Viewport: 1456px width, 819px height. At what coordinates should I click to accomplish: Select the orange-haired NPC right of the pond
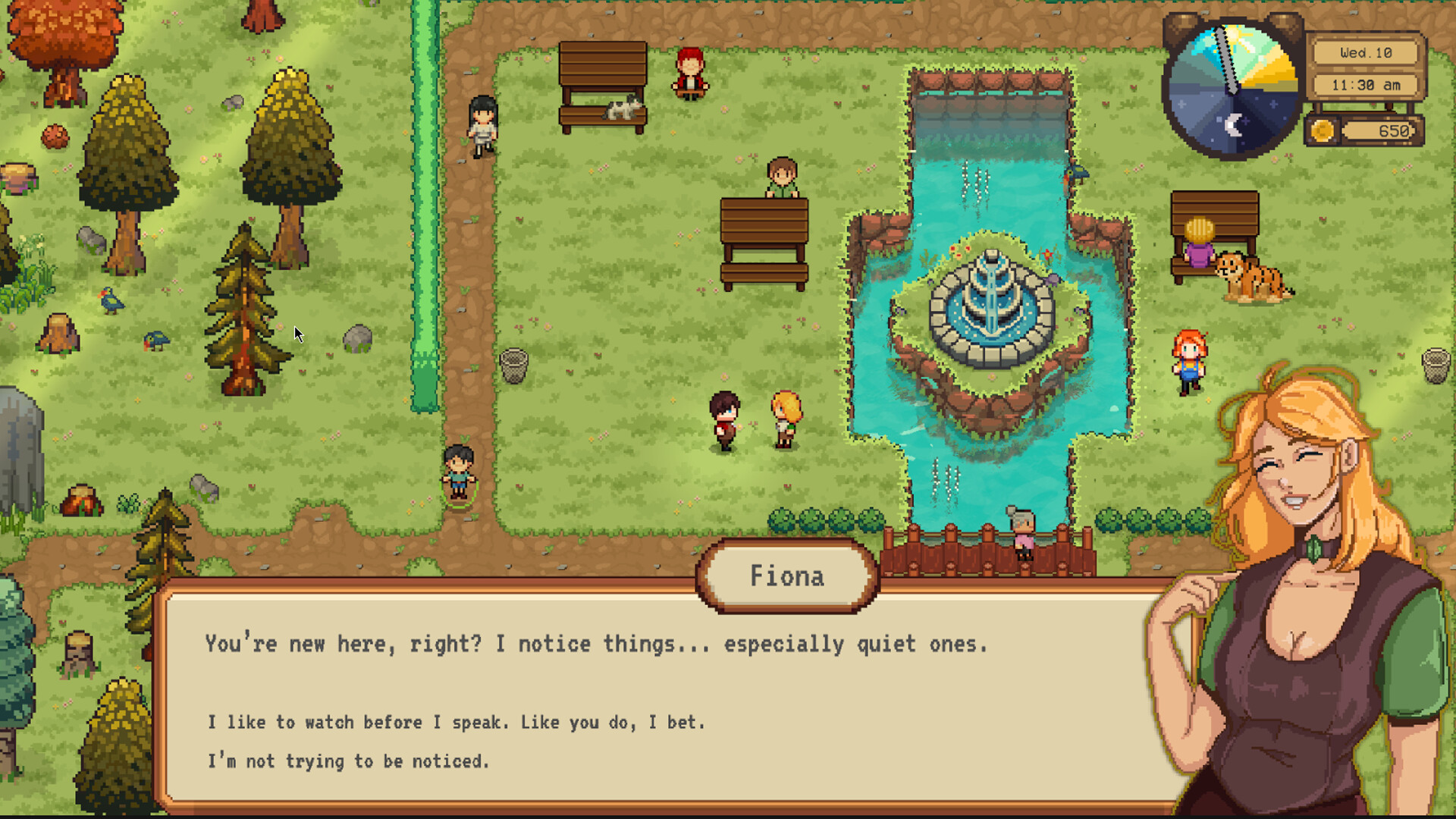coord(1189,356)
